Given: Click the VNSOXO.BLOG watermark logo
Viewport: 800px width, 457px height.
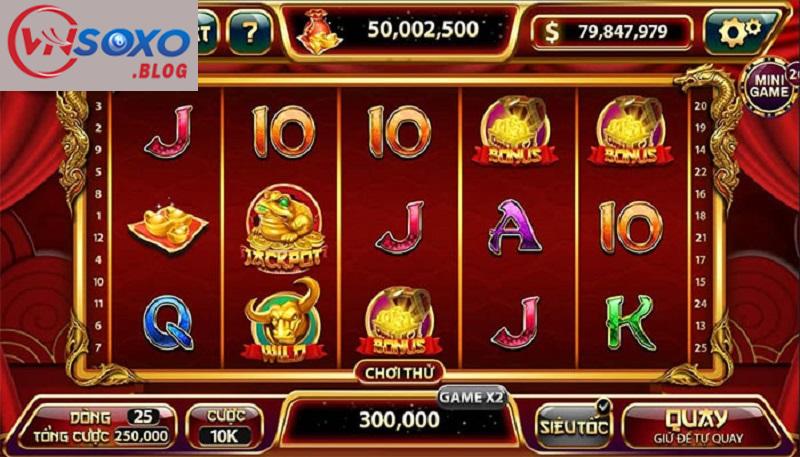Looking at the screenshot, I should coord(98,44).
